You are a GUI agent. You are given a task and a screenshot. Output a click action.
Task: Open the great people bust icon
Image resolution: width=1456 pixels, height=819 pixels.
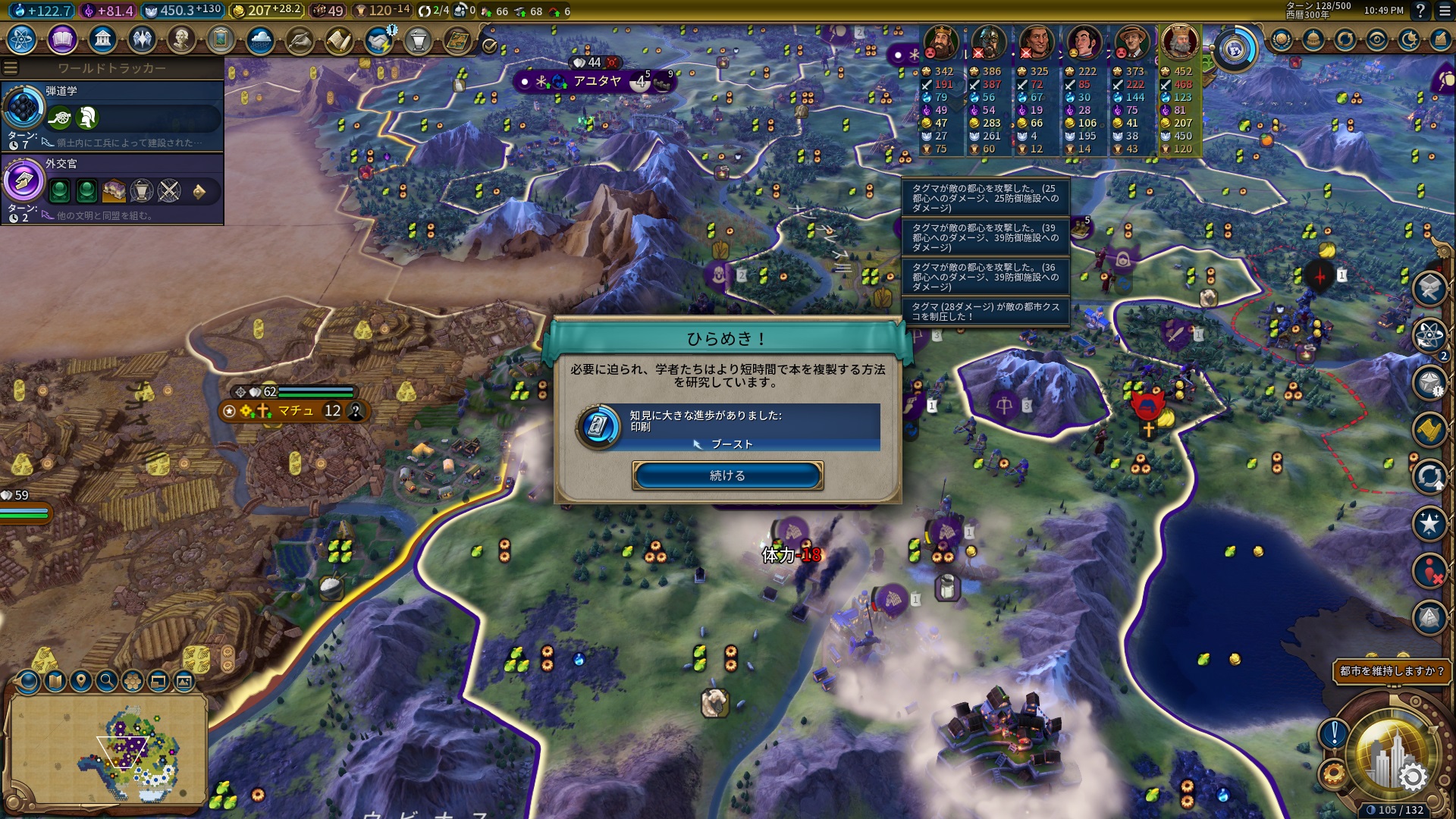coord(181,39)
